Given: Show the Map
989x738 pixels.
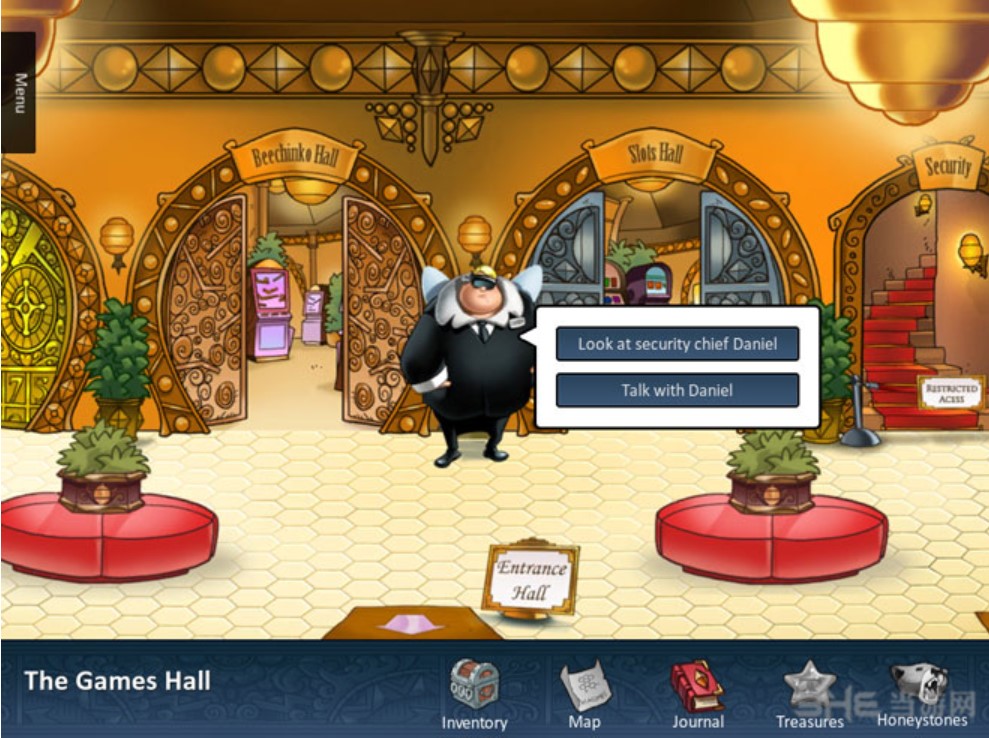Looking at the screenshot, I should tap(584, 690).
